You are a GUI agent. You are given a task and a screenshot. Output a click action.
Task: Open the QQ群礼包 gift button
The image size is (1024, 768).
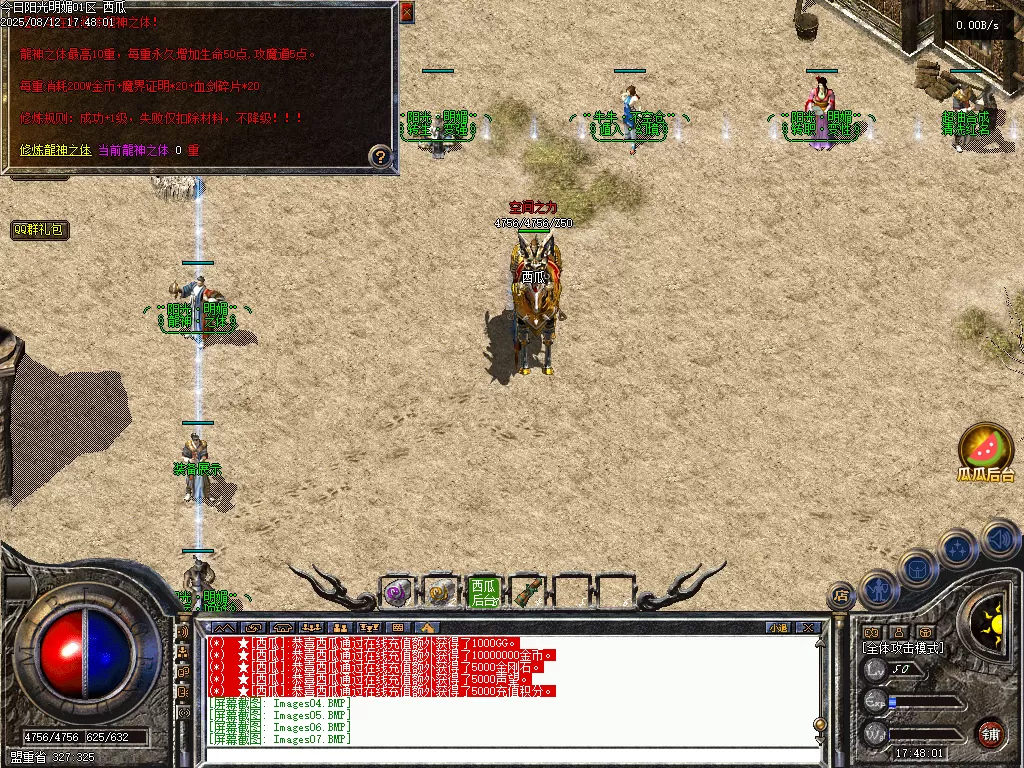tap(40, 230)
